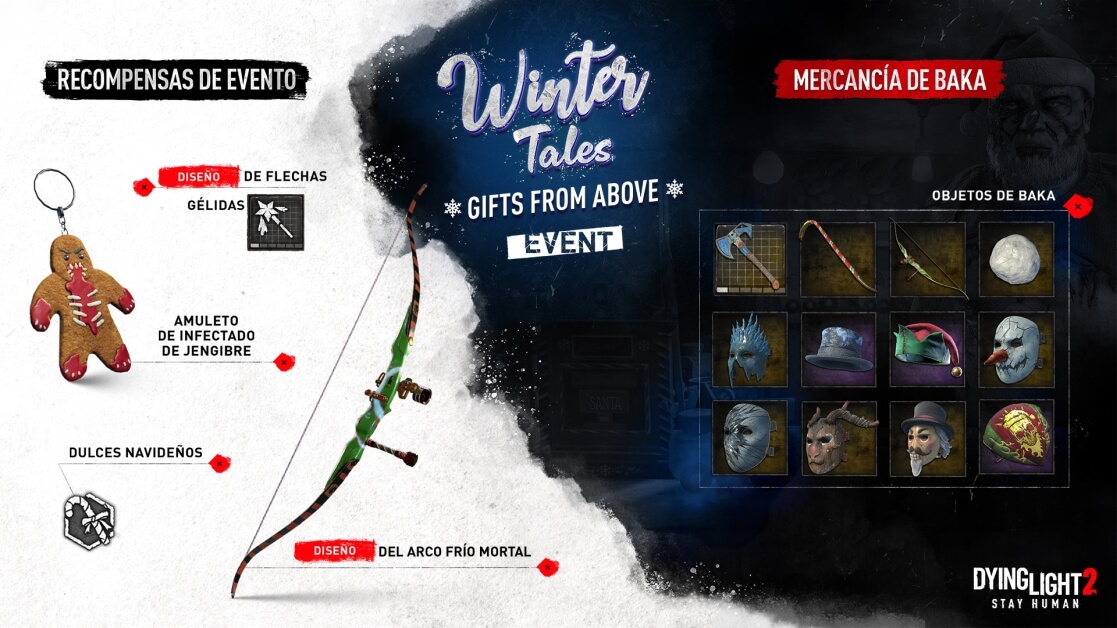Pick the red and green skull headscarf
Image resolution: width=1117 pixels, height=628 pixels.
point(1016,437)
